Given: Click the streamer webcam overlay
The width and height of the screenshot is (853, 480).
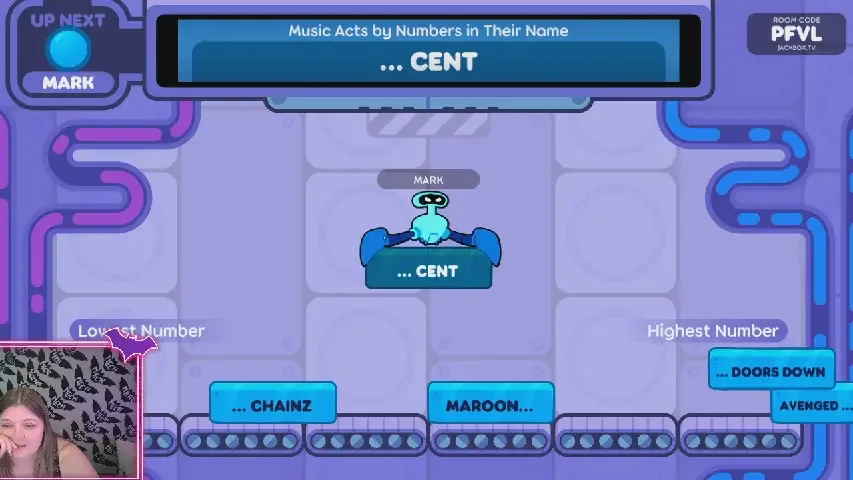Looking at the screenshot, I should (x=69, y=412).
